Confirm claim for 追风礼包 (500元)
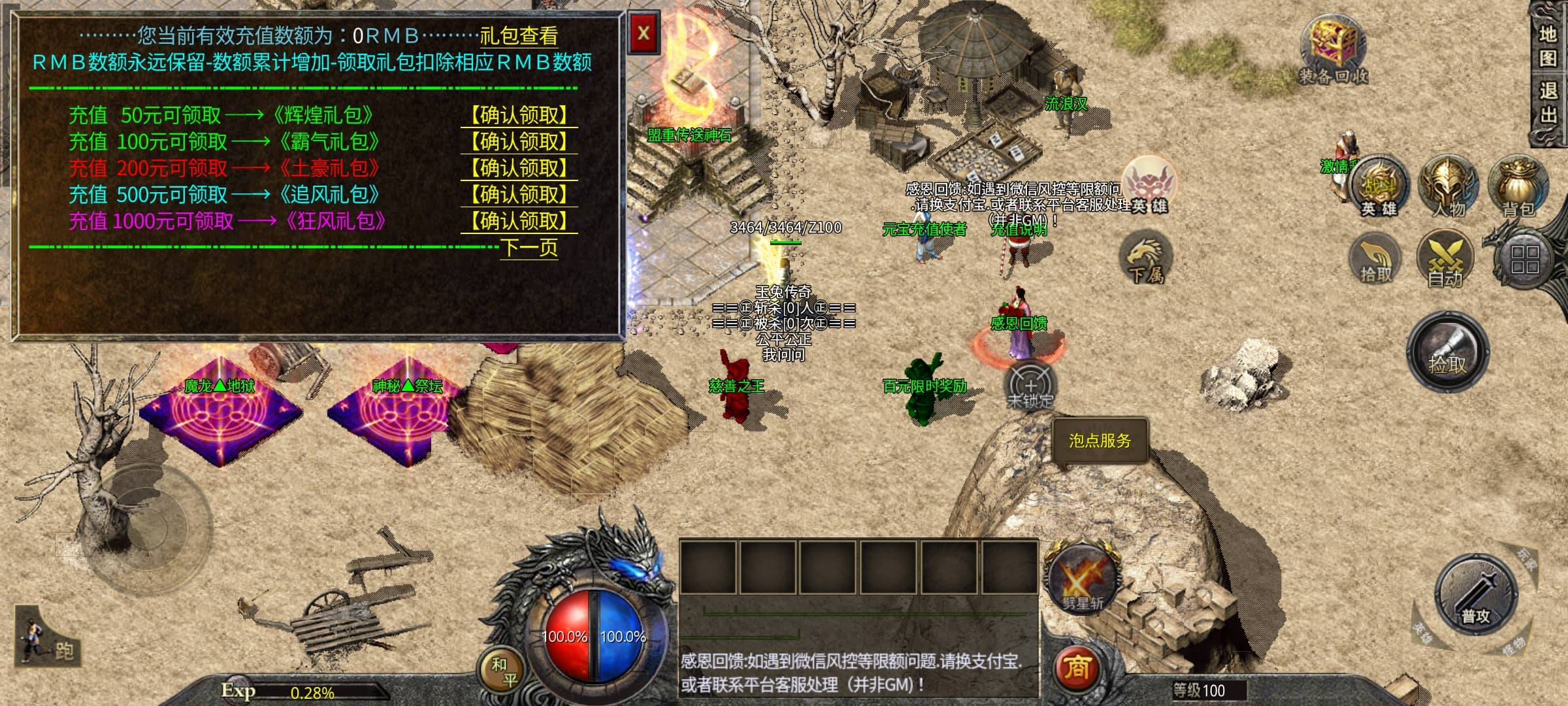The image size is (1568, 706). (x=519, y=195)
